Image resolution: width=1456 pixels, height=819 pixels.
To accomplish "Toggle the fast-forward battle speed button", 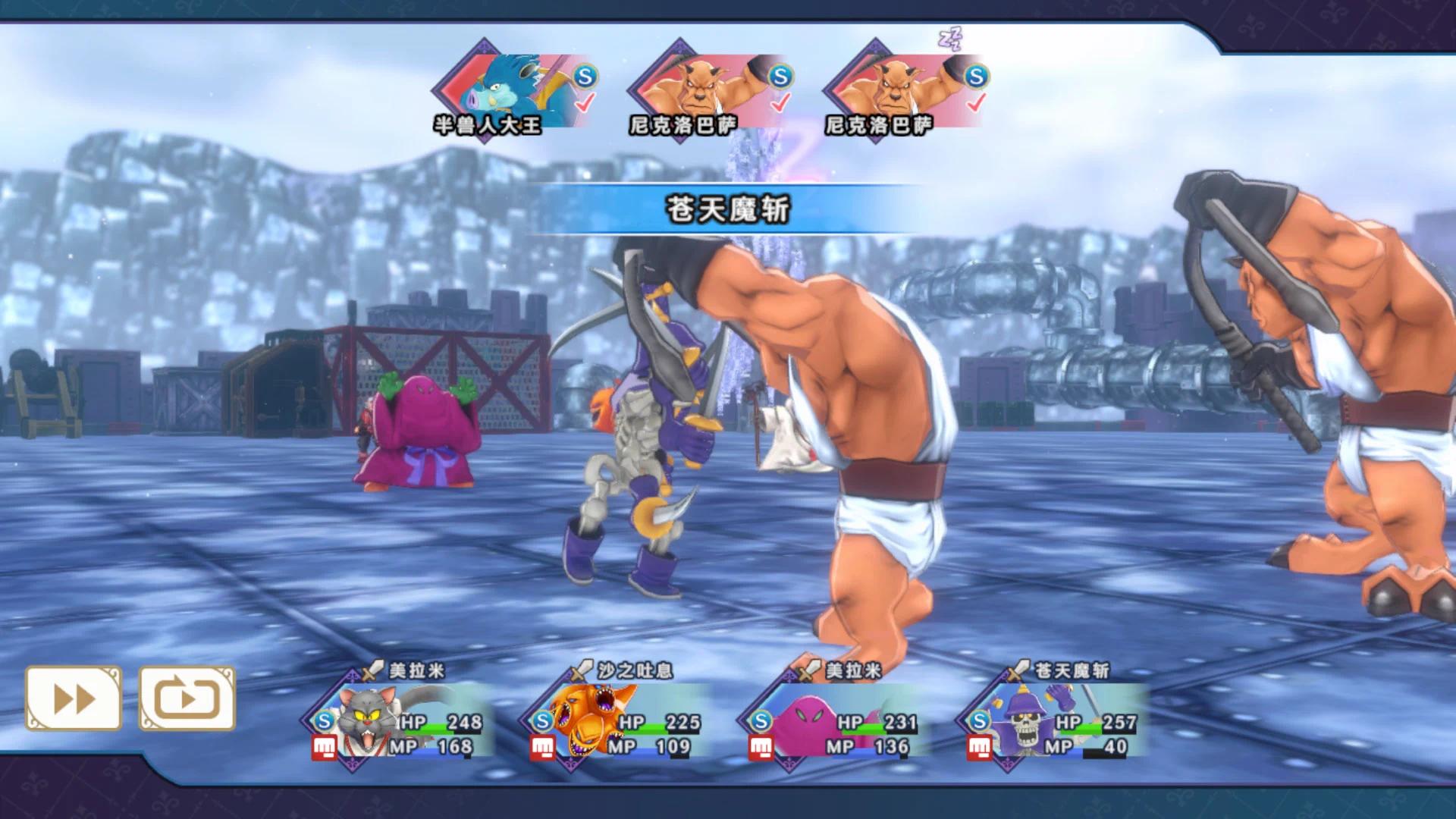I will click(x=74, y=698).
